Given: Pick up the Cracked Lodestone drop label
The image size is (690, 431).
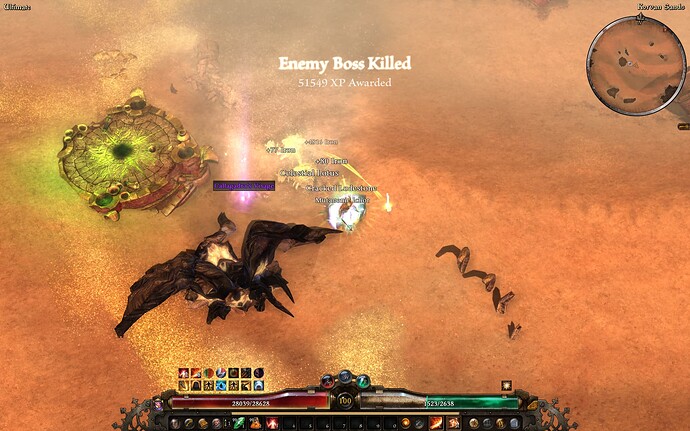Looking at the screenshot, I should 342,187.
